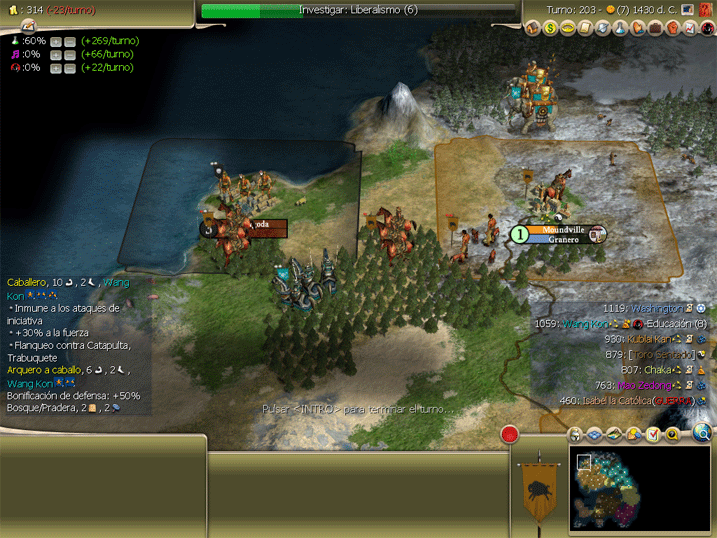Increase the culture rate with plus button
717x538 pixels.
(56, 54)
